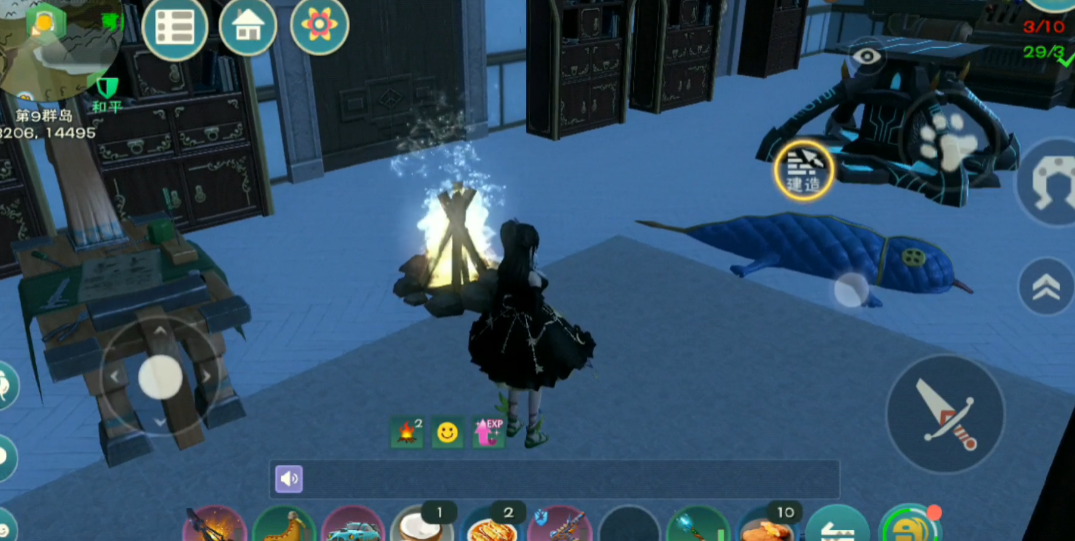
Task: Click the campfire buff icon
Action: point(407,432)
